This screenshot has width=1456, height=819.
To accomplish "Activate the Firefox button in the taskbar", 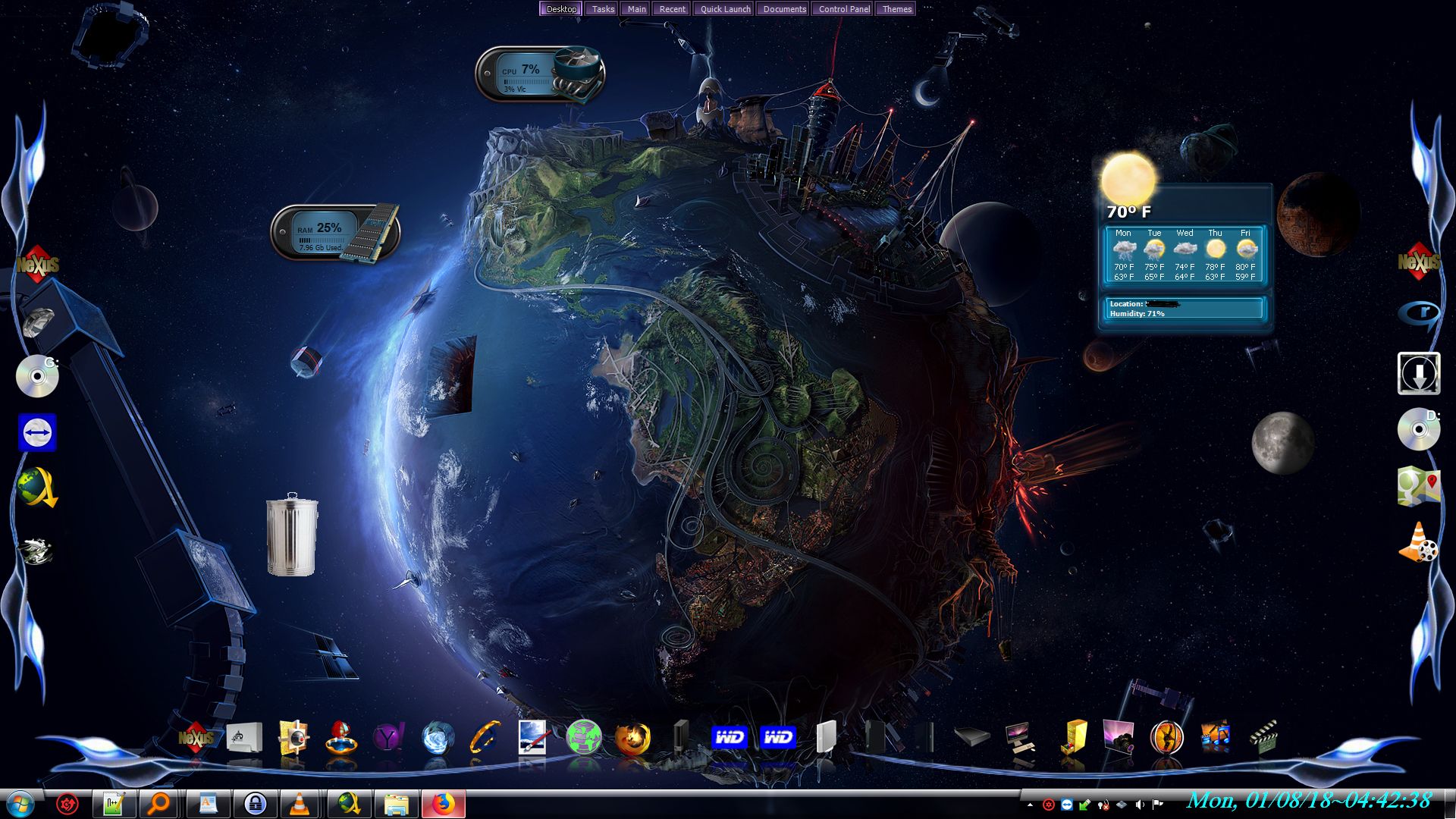I will point(443,804).
